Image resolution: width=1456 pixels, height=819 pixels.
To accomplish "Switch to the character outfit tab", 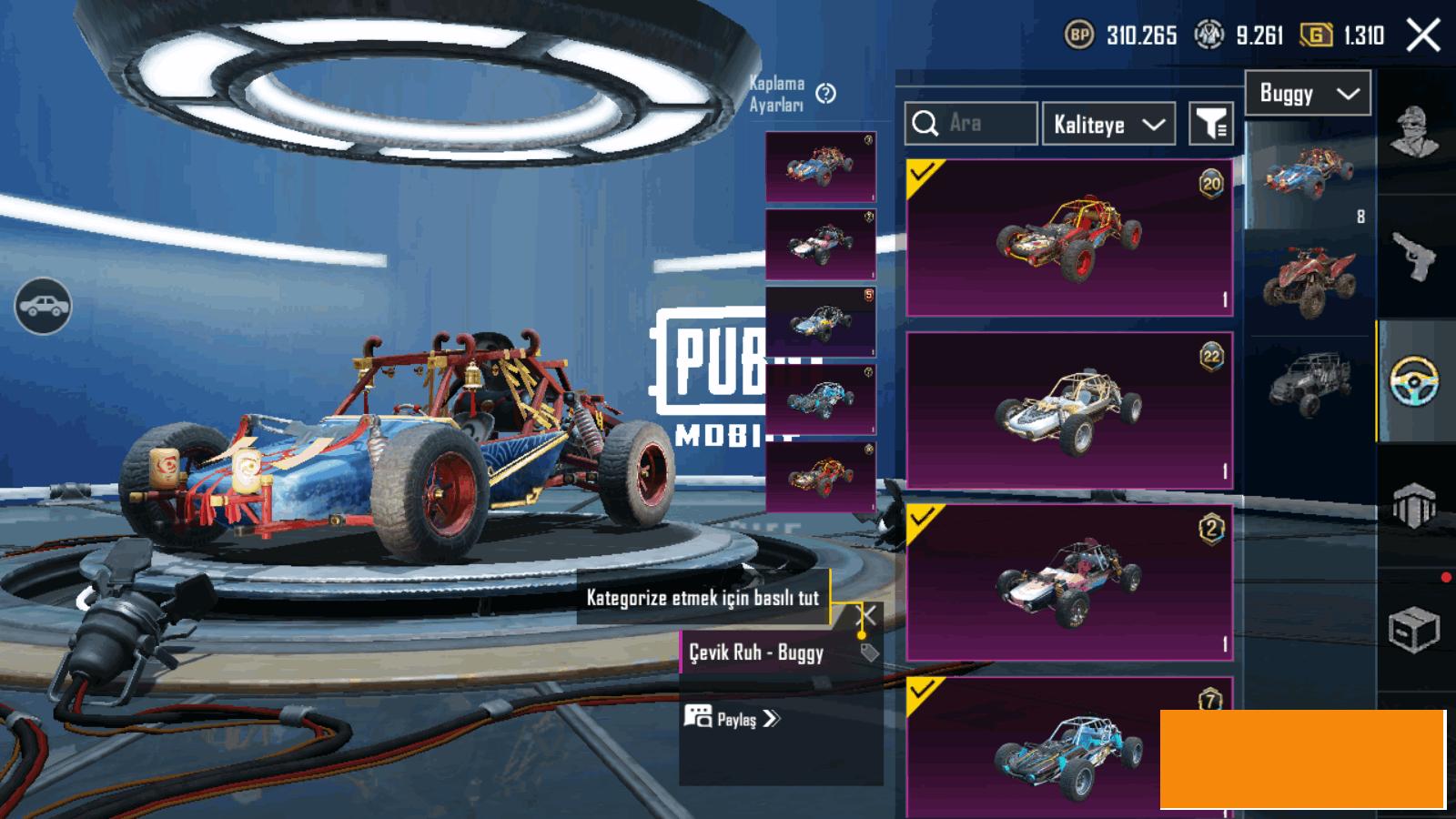I will click(x=1416, y=131).
